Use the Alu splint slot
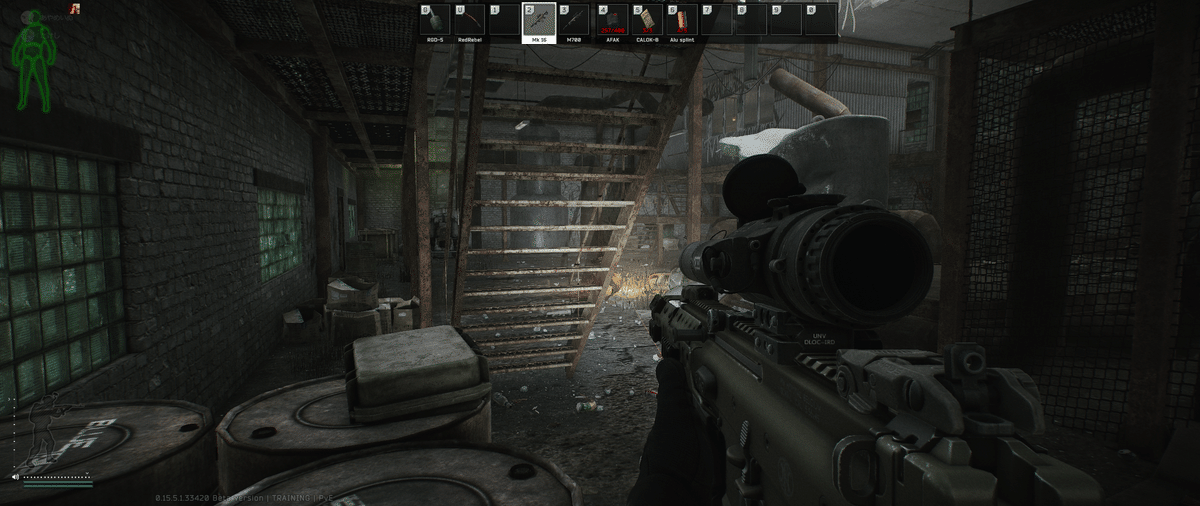The width and height of the screenshot is (1200, 506). click(682, 22)
